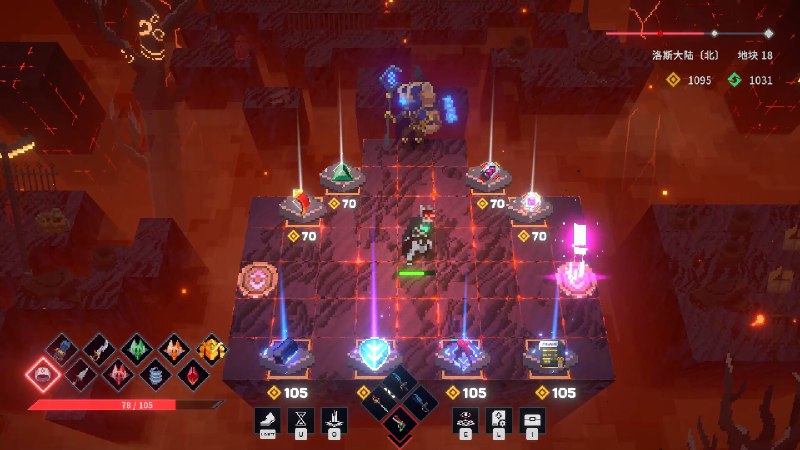The height and width of the screenshot is (450, 800).
Task: Open the chest inventory icon
Action: (531, 420)
